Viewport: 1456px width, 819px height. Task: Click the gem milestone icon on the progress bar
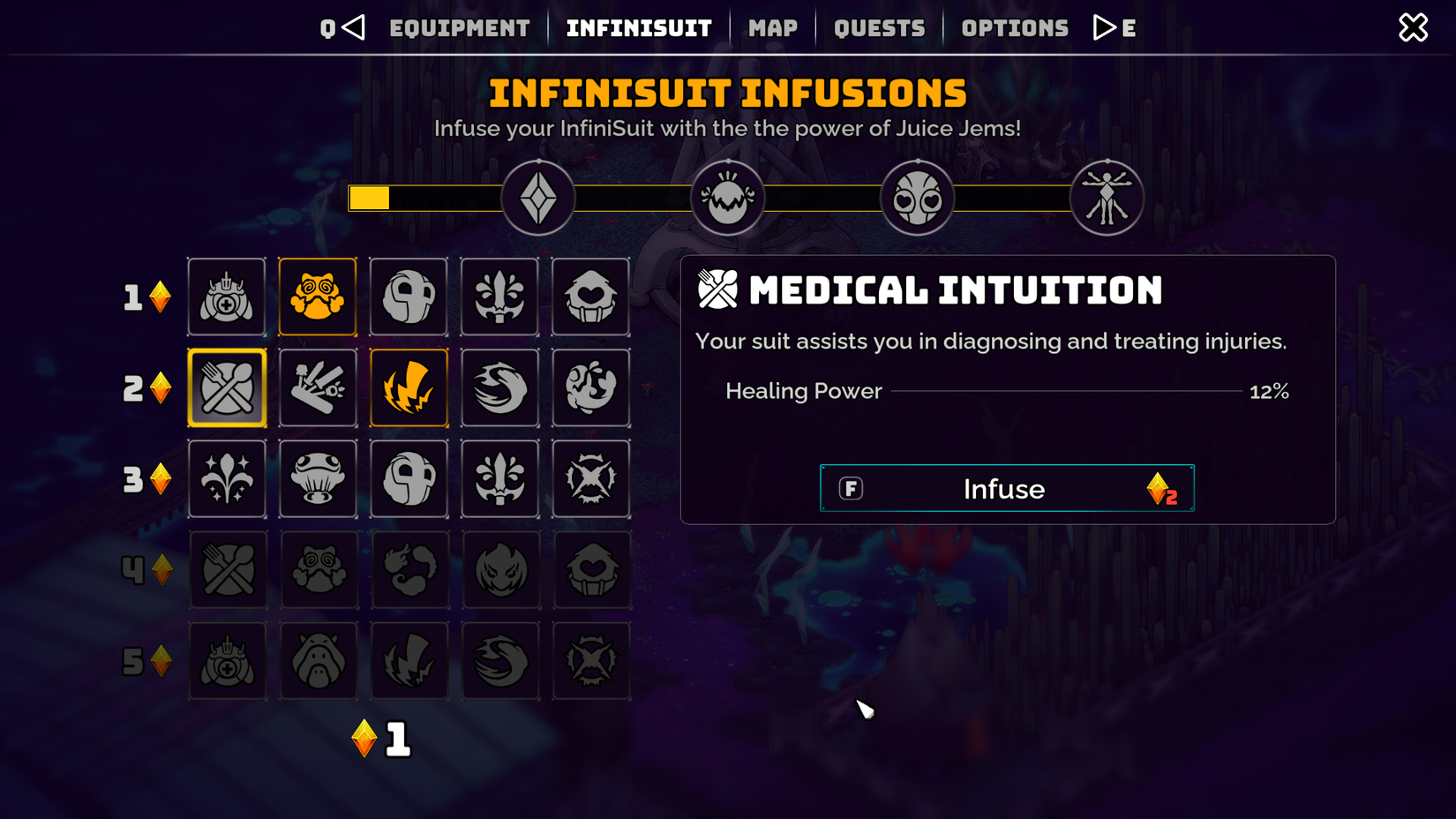pos(538,198)
